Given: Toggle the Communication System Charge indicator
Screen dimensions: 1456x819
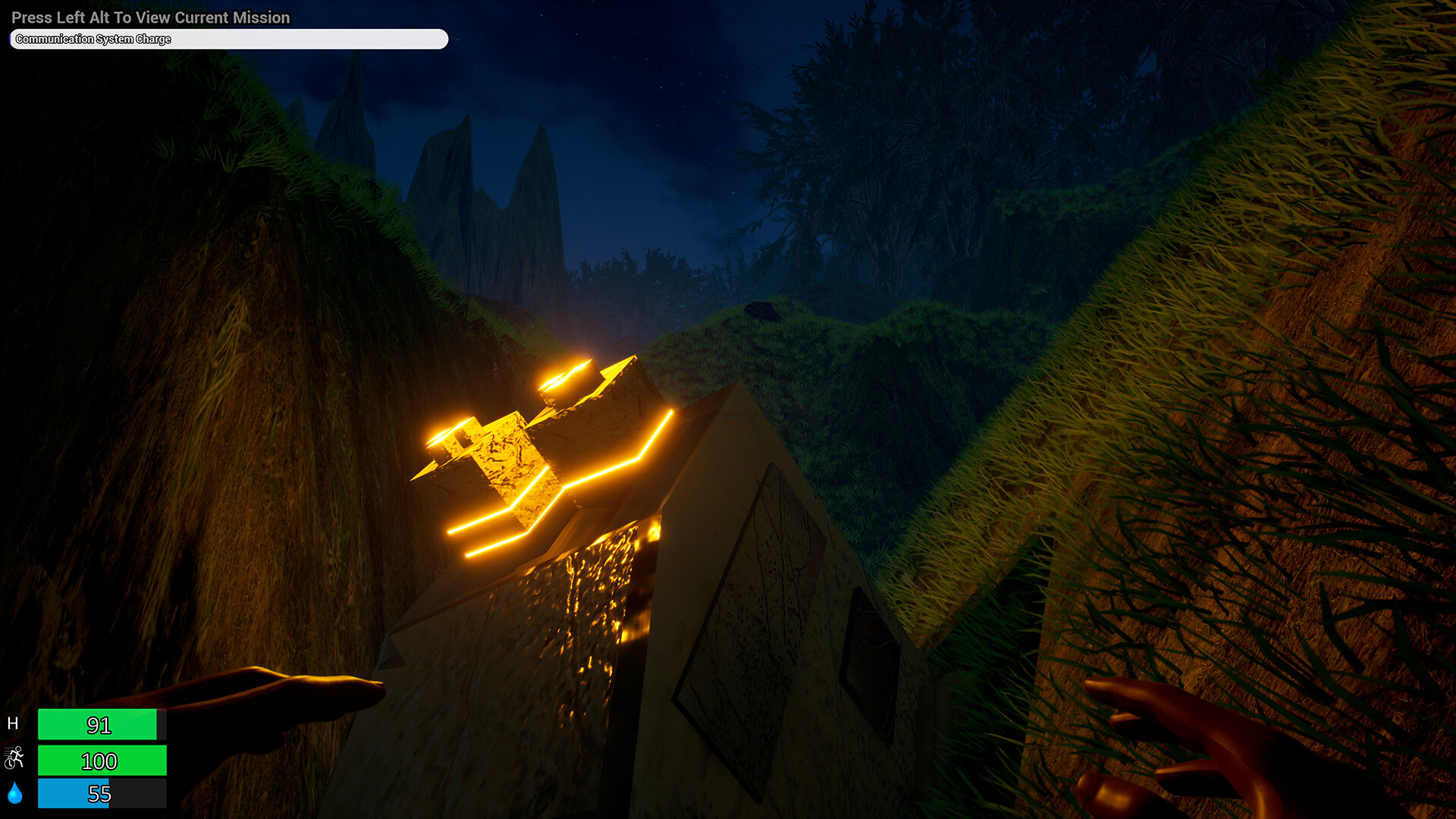Looking at the screenshot, I should click(x=227, y=39).
